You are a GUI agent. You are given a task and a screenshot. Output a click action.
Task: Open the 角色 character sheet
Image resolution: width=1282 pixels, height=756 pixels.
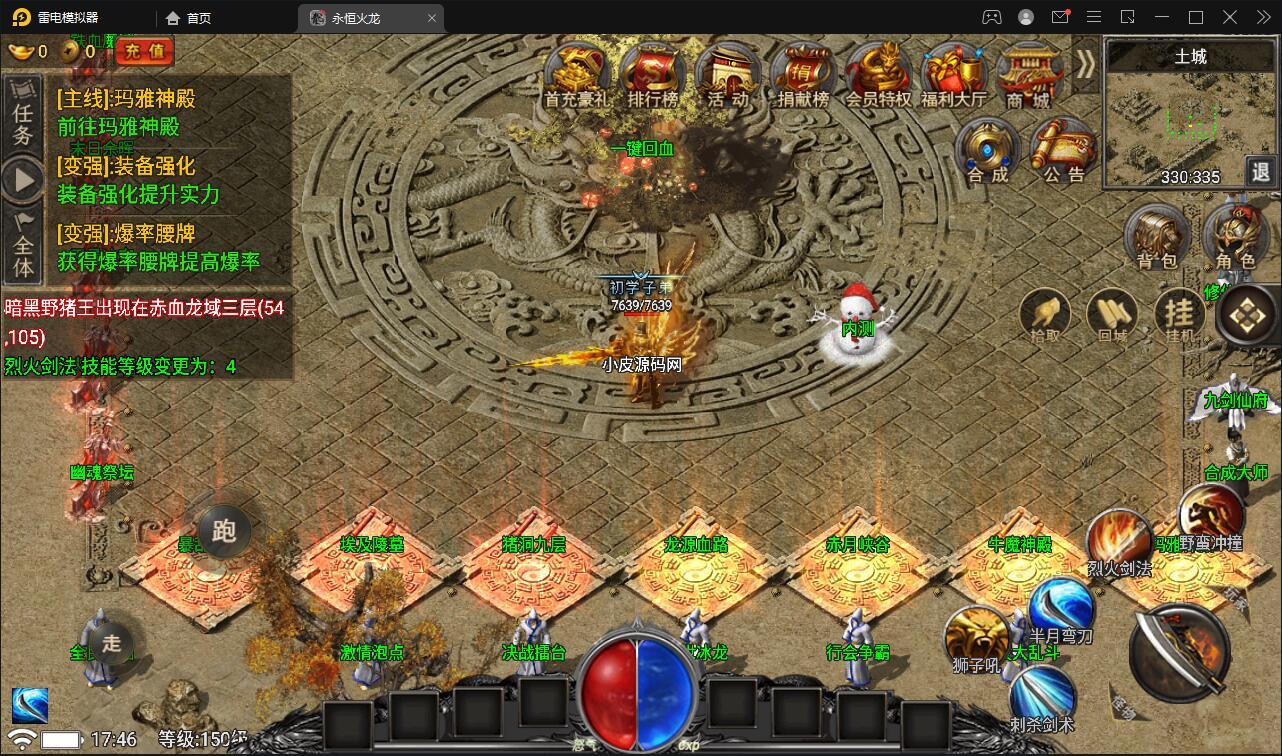[1235, 236]
